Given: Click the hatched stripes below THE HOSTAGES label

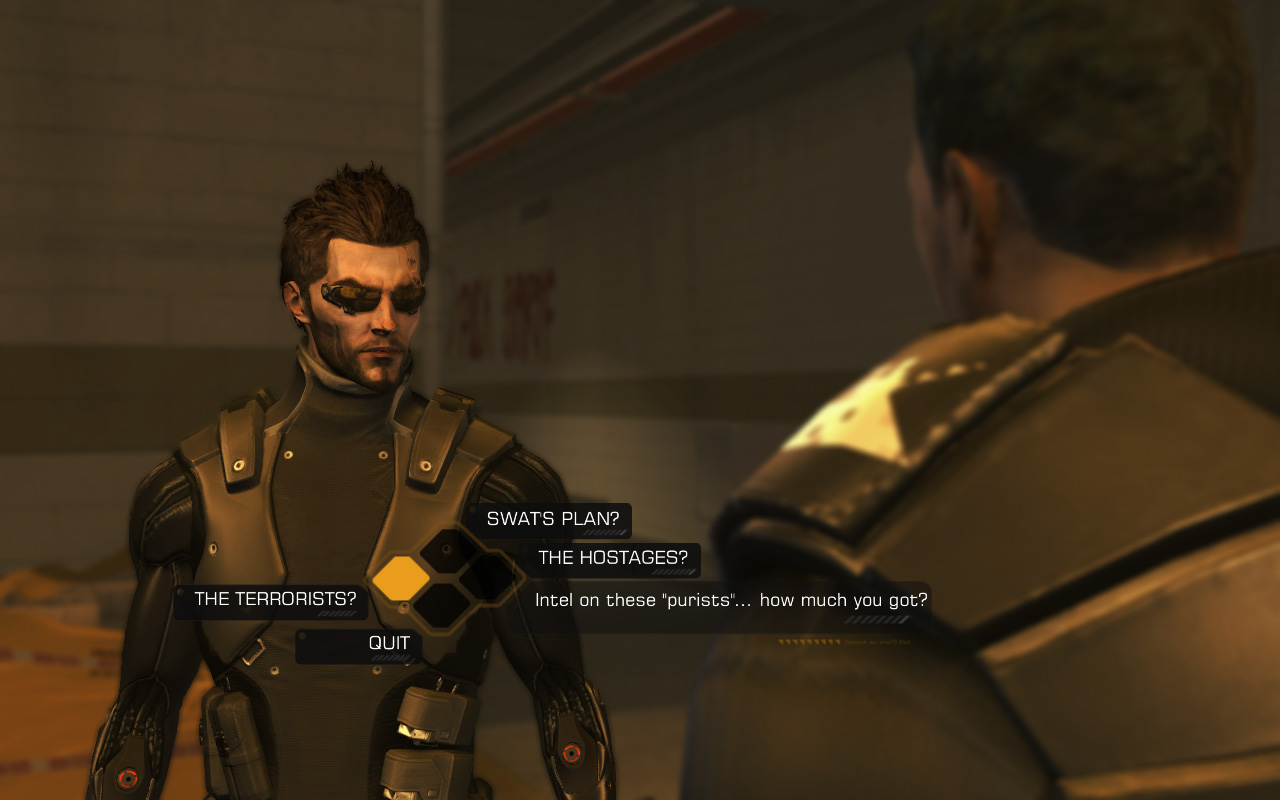Looking at the screenshot, I should [x=674, y=570].
